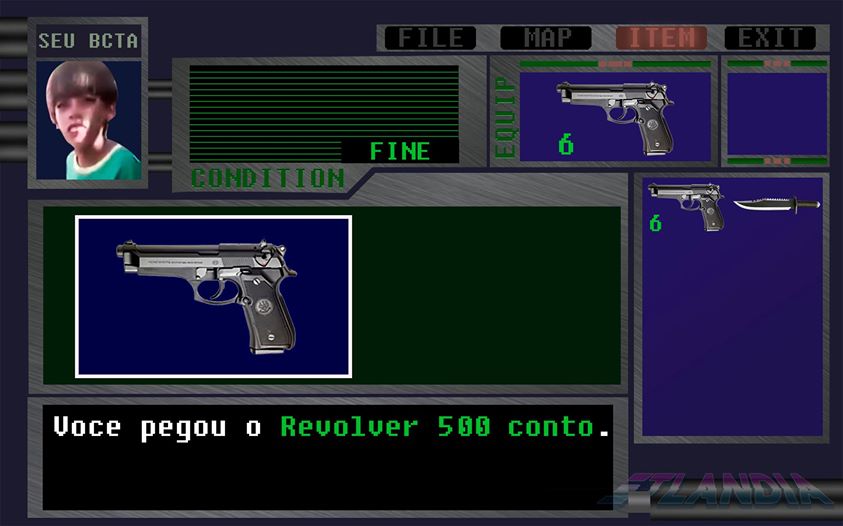Click the EXIT menu button
This screenshot has height=526, width=843.
click(x=770, y=38)
